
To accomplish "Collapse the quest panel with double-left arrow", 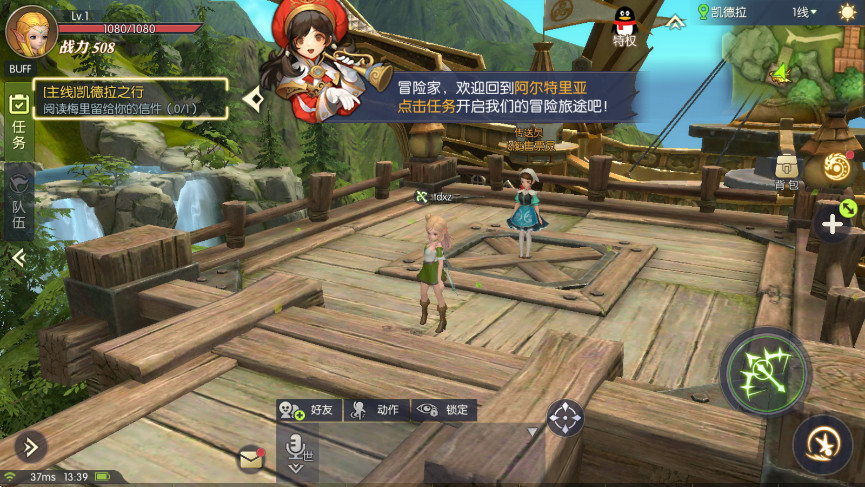I will [18, 257].
